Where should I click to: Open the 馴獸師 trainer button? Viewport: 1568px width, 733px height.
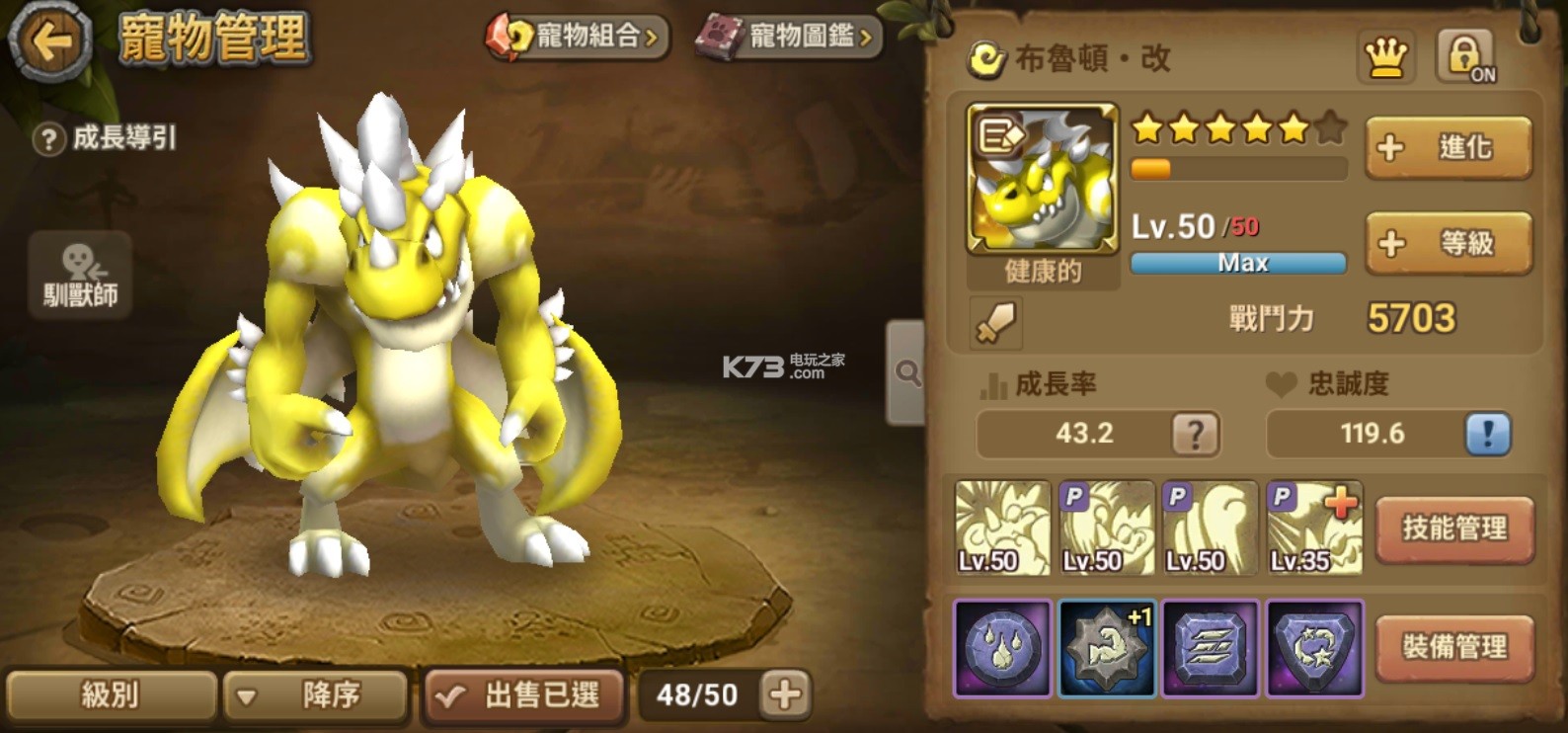tap(80, 276)
